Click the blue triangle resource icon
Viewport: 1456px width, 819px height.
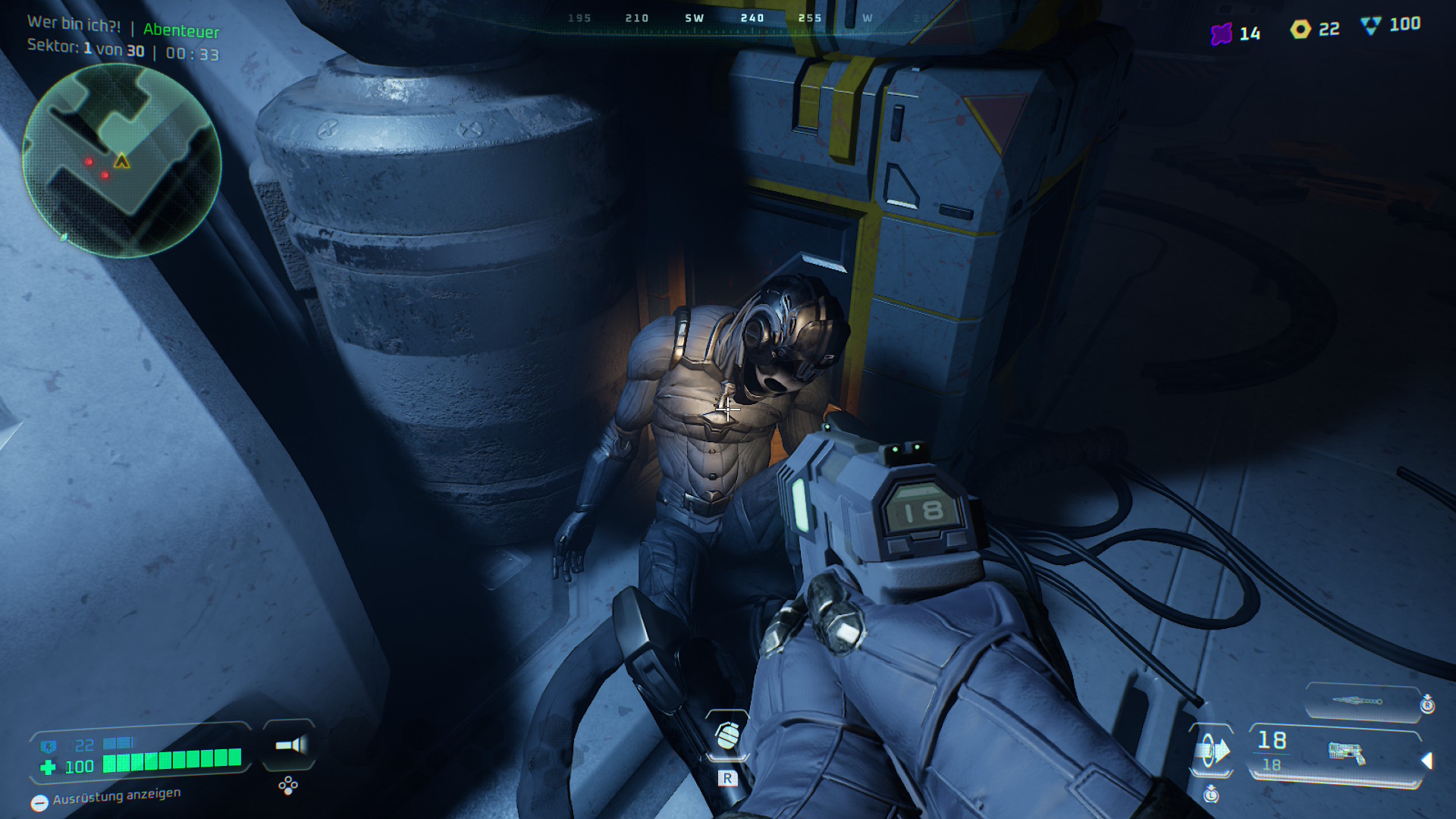click(1370, 26)
